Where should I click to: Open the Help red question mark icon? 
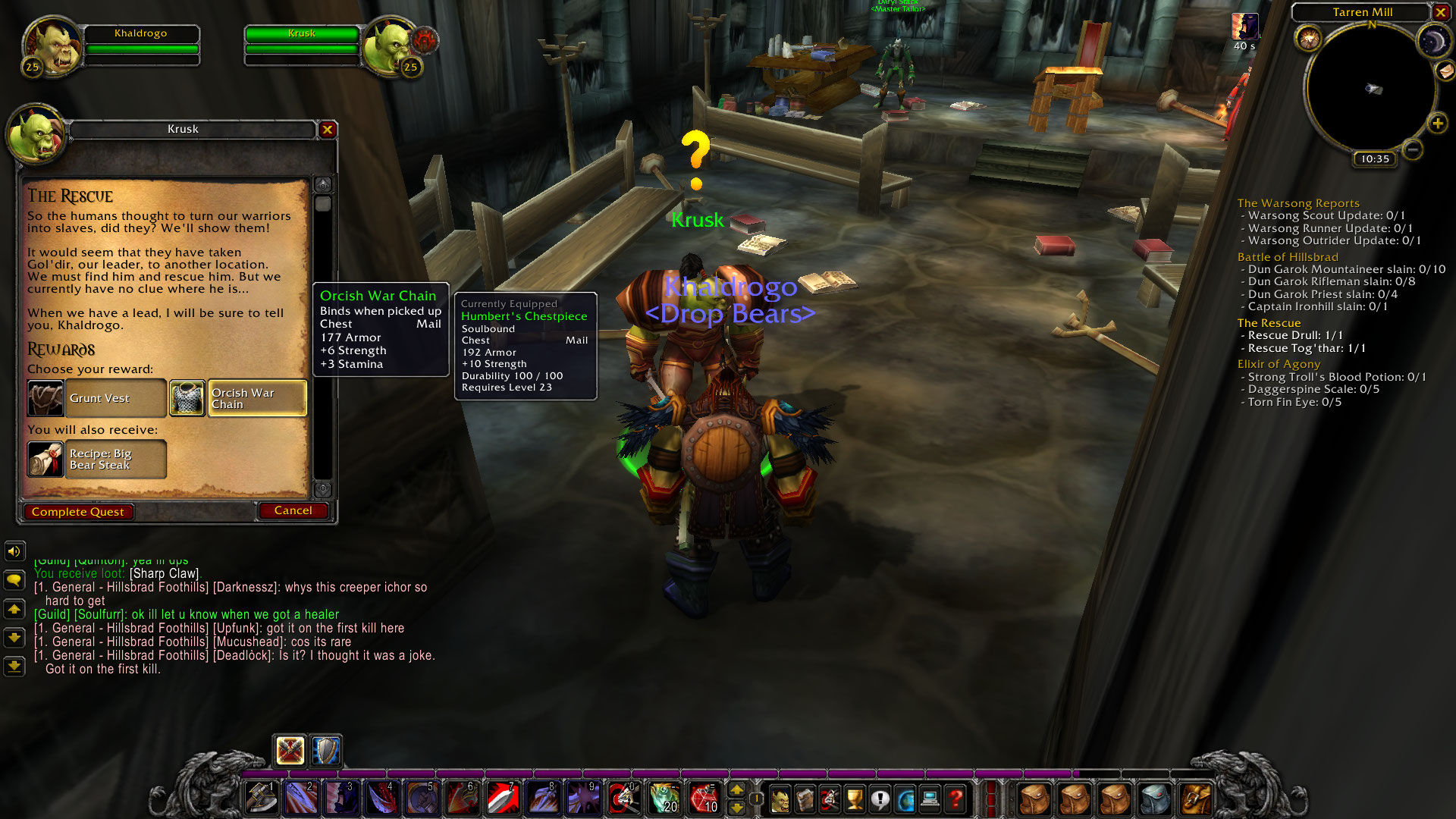[x=956, y=797]
